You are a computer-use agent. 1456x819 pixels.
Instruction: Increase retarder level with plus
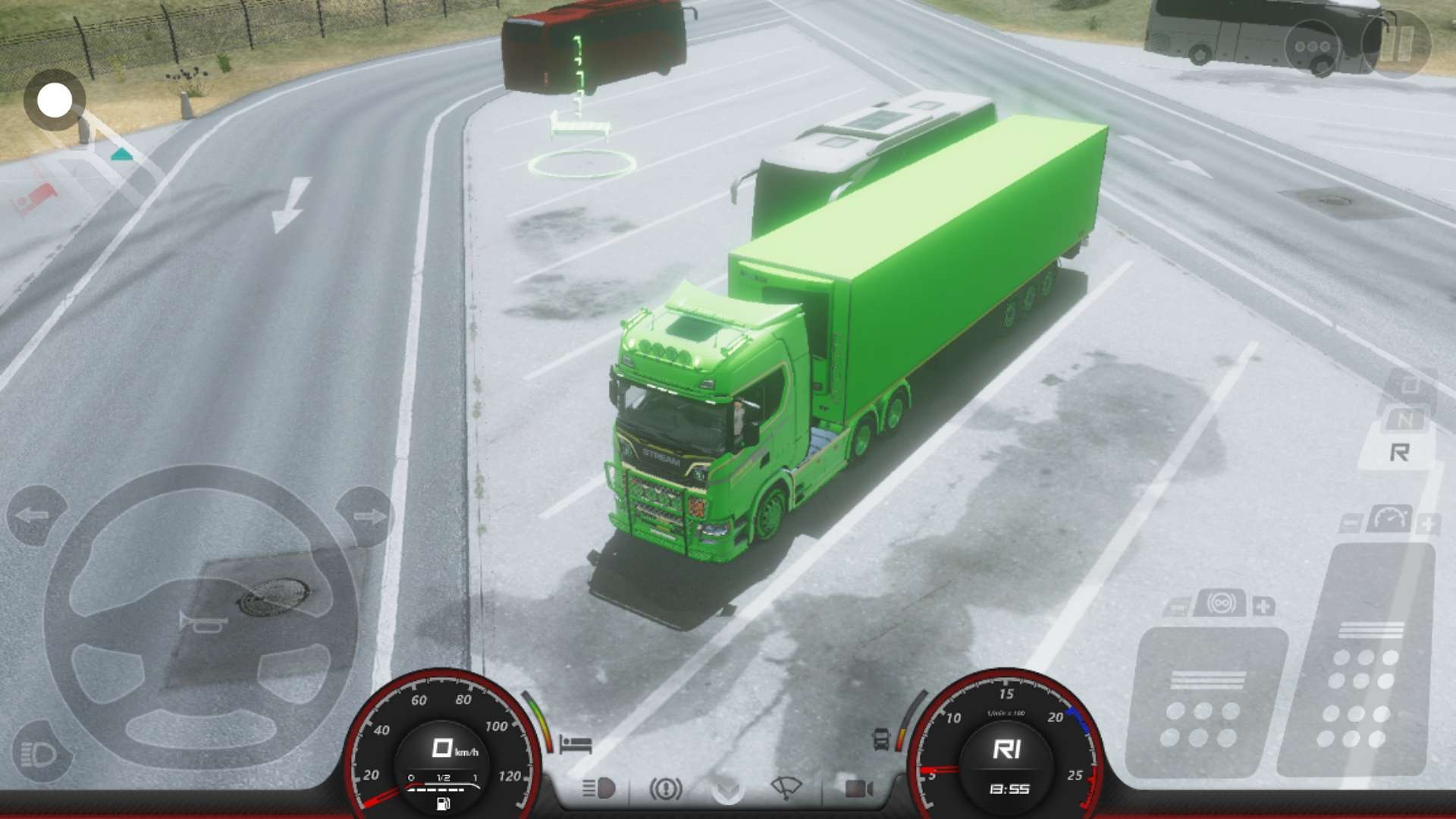1263,606
